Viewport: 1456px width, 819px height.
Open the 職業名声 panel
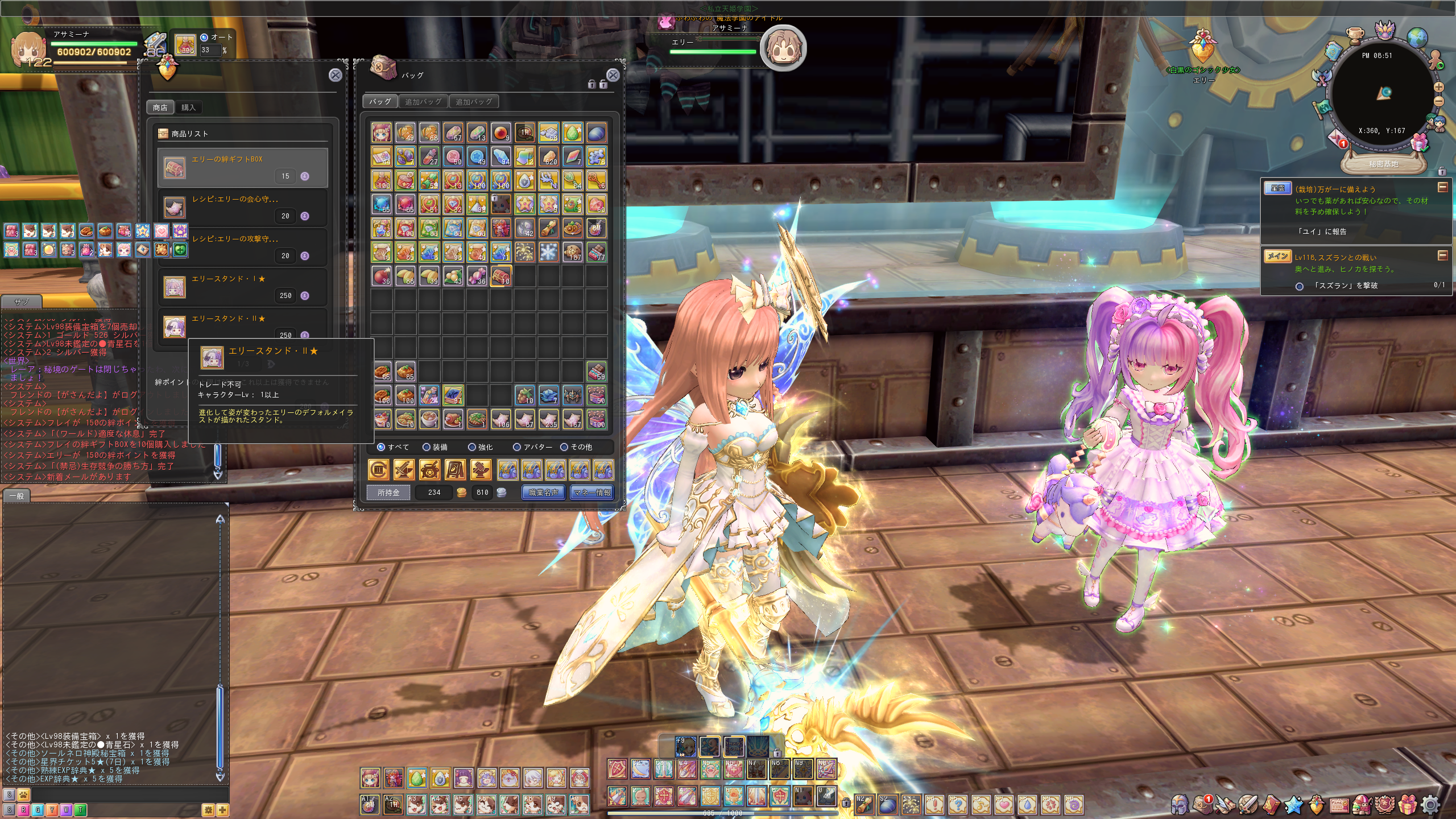click(x=544, y=493)
